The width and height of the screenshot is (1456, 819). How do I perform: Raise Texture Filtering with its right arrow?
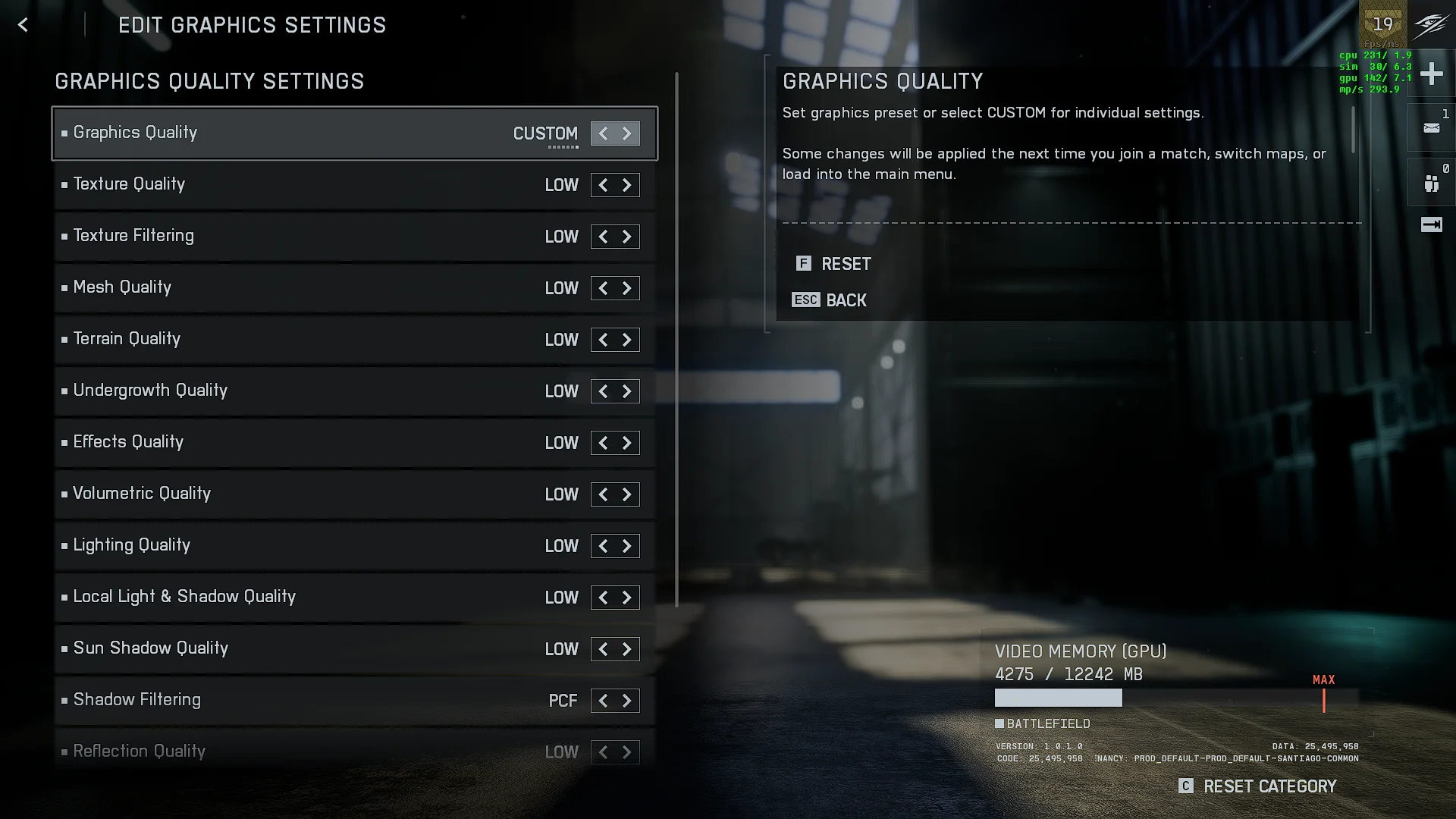(x=627, y=237)
